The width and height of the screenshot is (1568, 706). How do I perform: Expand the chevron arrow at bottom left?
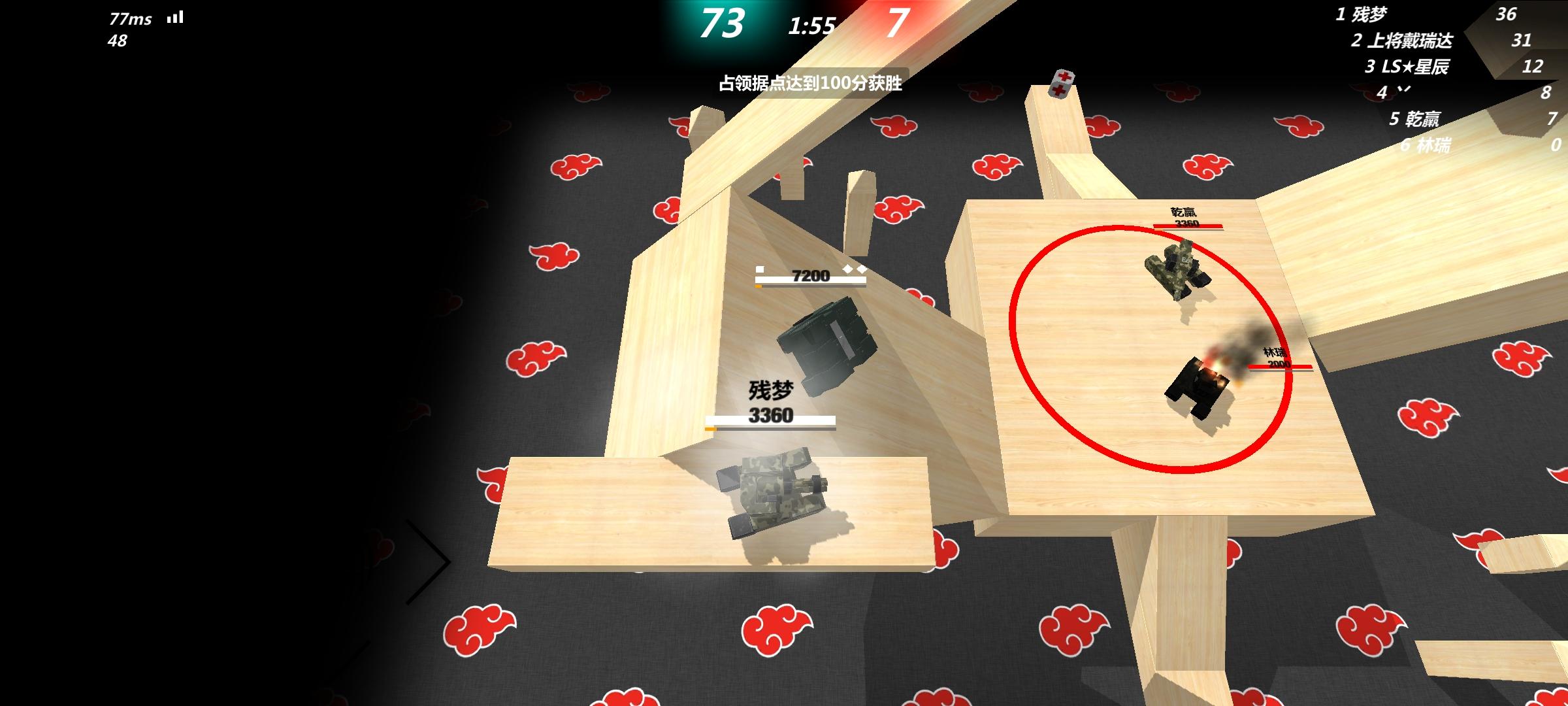click(431, 562)
